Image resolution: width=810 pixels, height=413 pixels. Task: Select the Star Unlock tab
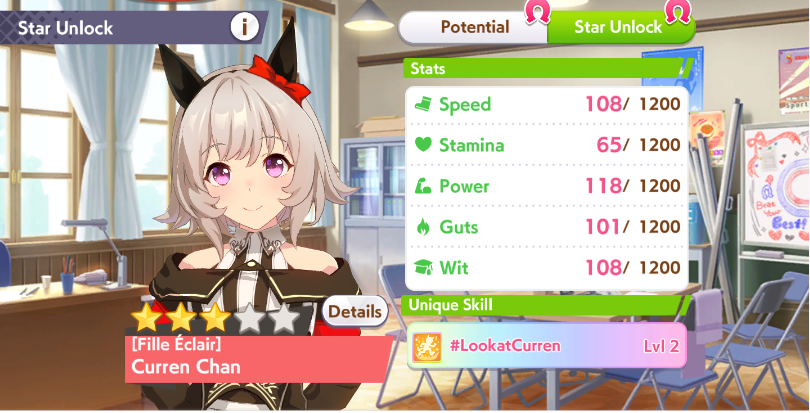[618, 27]
